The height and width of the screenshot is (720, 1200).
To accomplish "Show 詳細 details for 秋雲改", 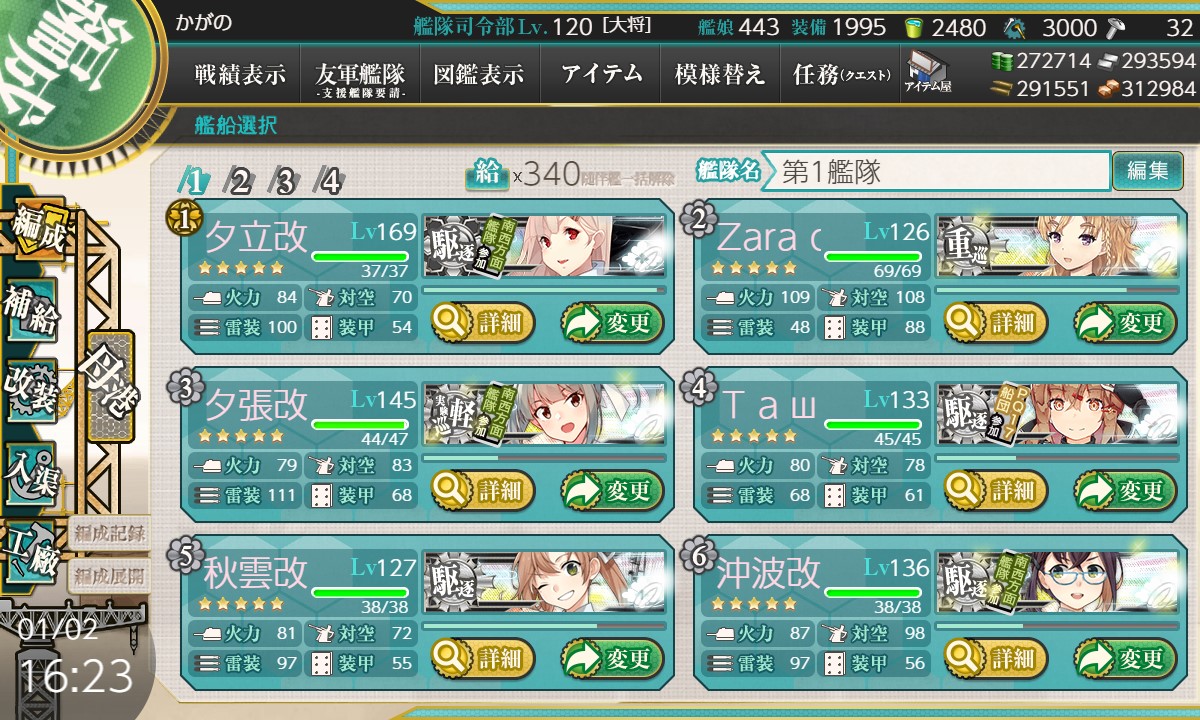I will pyautogui.click(x=484, y=659).
